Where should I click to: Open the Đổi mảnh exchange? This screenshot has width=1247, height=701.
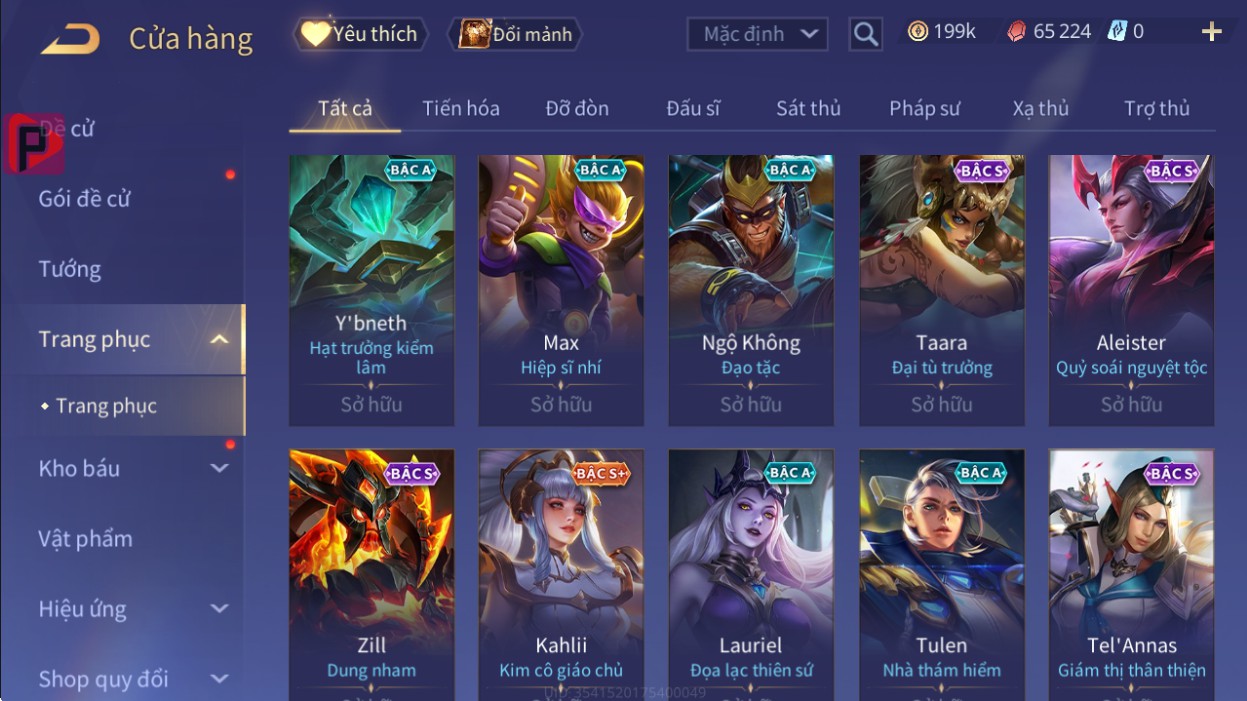pos(515,34)
